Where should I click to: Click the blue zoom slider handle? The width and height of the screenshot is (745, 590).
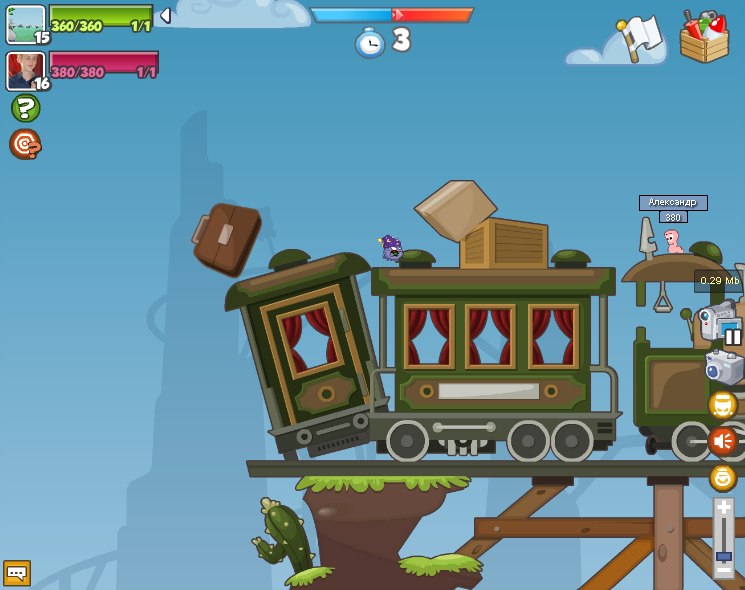723,555
